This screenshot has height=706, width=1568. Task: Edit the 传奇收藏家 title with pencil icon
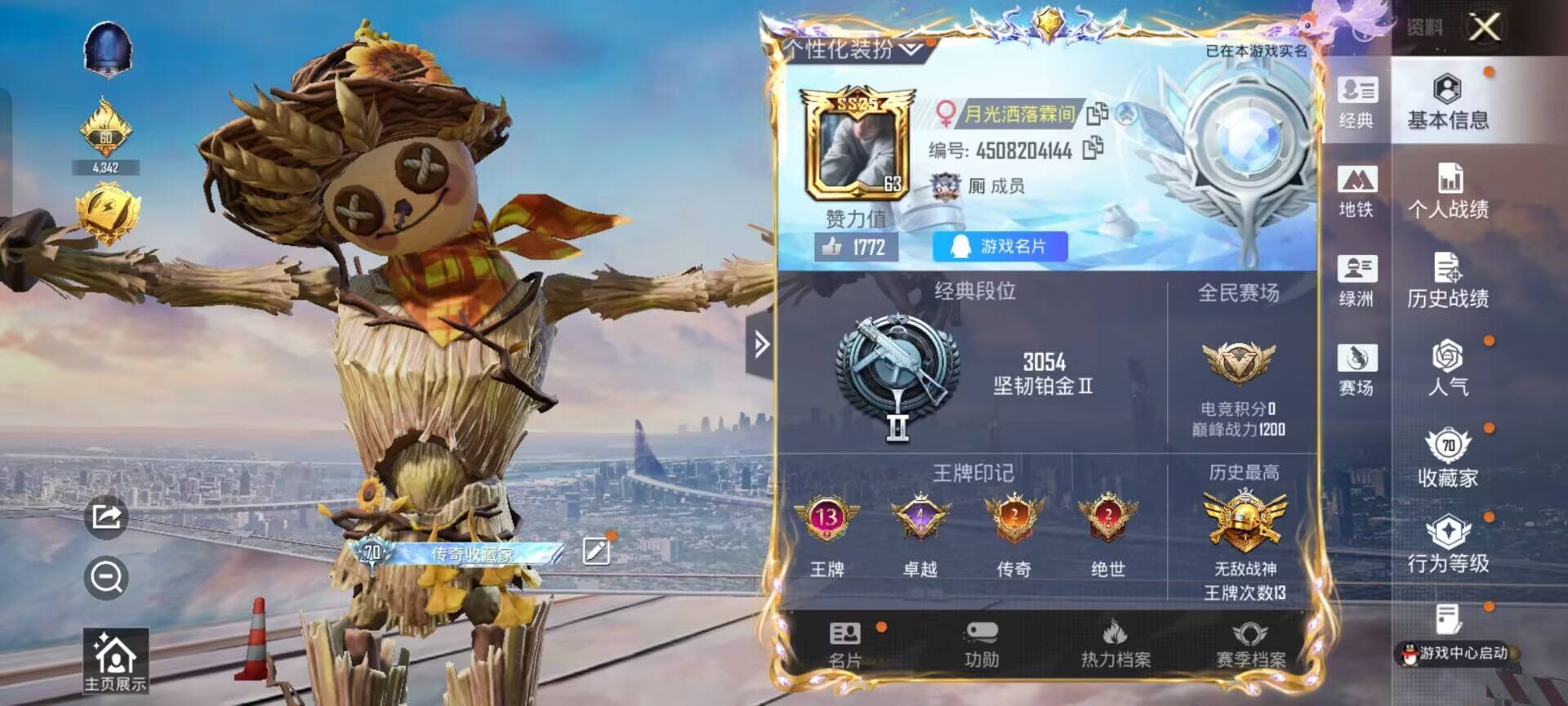coord(598,551)
